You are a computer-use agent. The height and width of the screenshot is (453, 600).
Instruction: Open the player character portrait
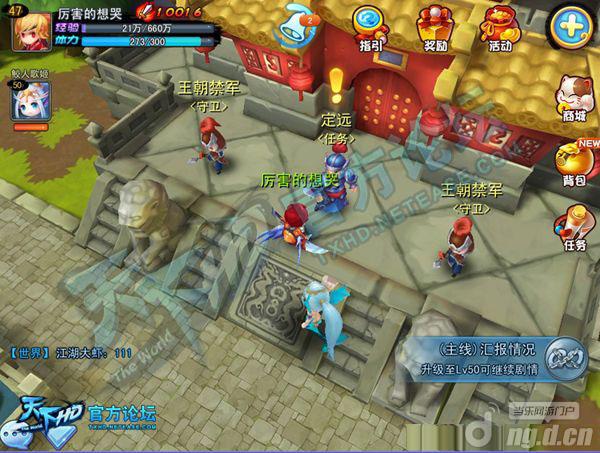(x=30, y=28)
